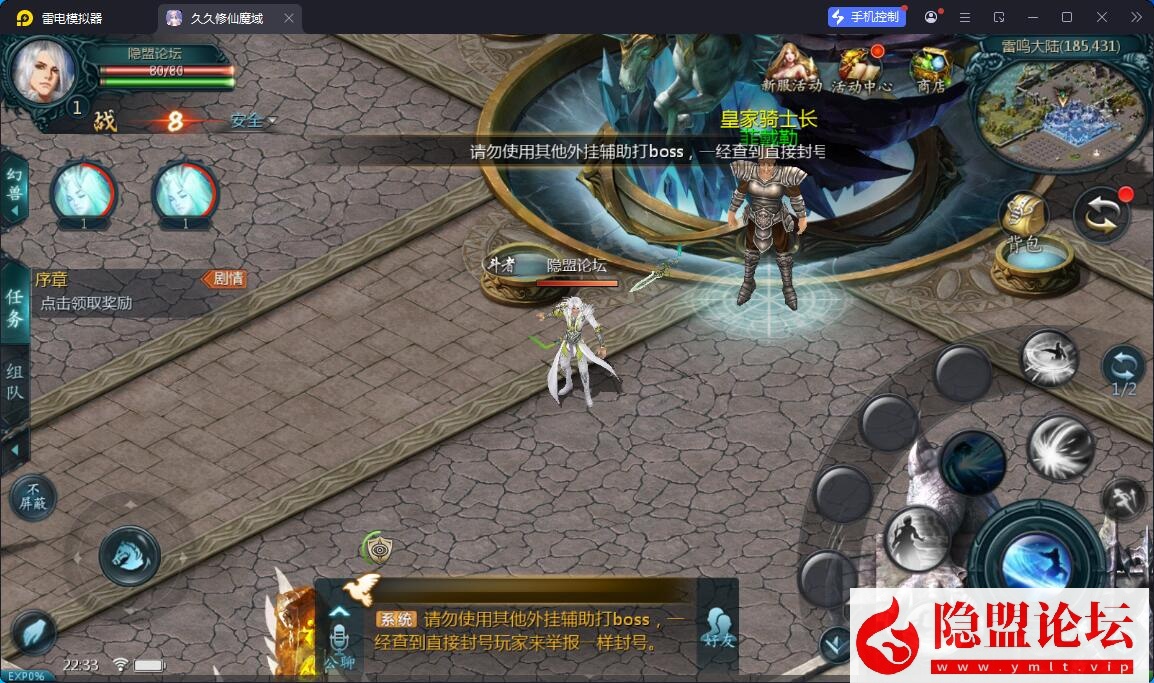1154x683 pixels.
Task: Use the large main attack skill button
Action: (1036, 557)
